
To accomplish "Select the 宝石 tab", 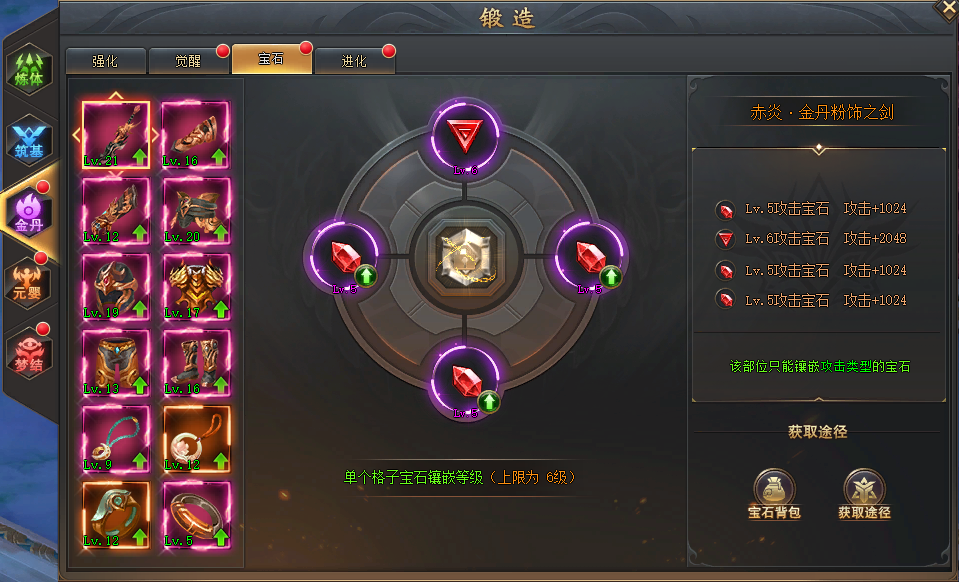I will click(271, 59).
